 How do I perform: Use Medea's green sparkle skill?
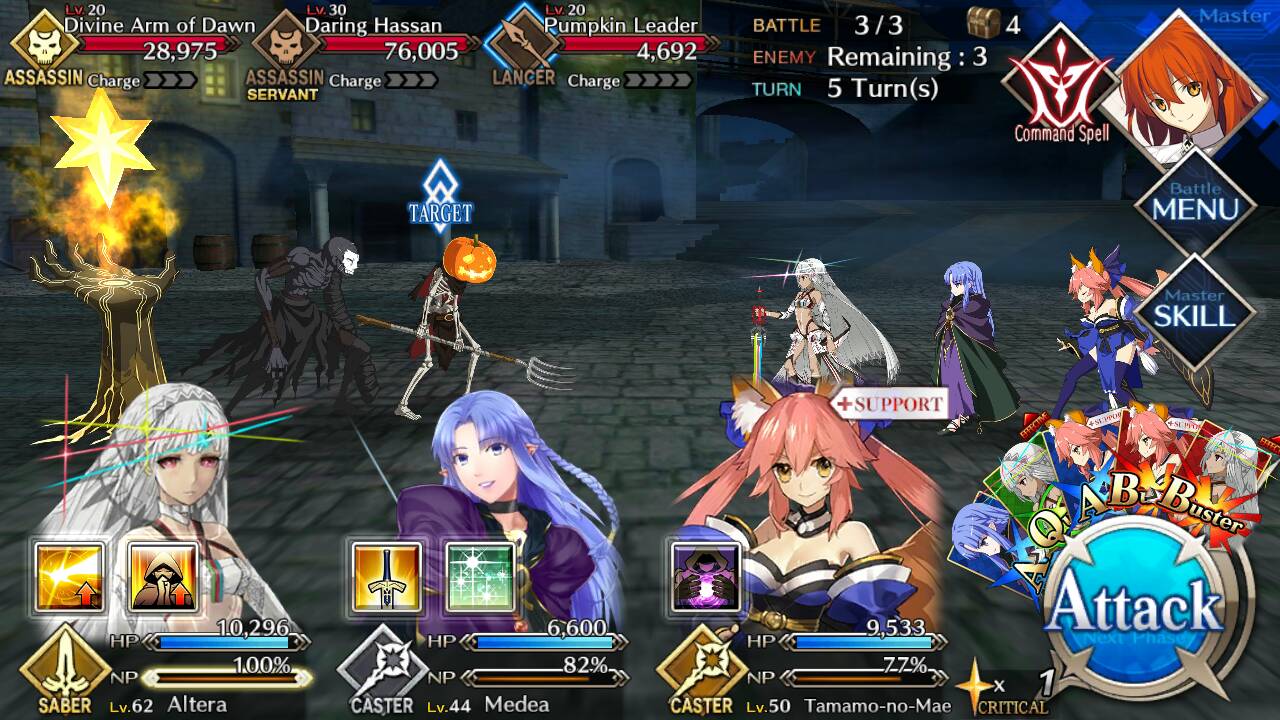click(x=480, y=577)
